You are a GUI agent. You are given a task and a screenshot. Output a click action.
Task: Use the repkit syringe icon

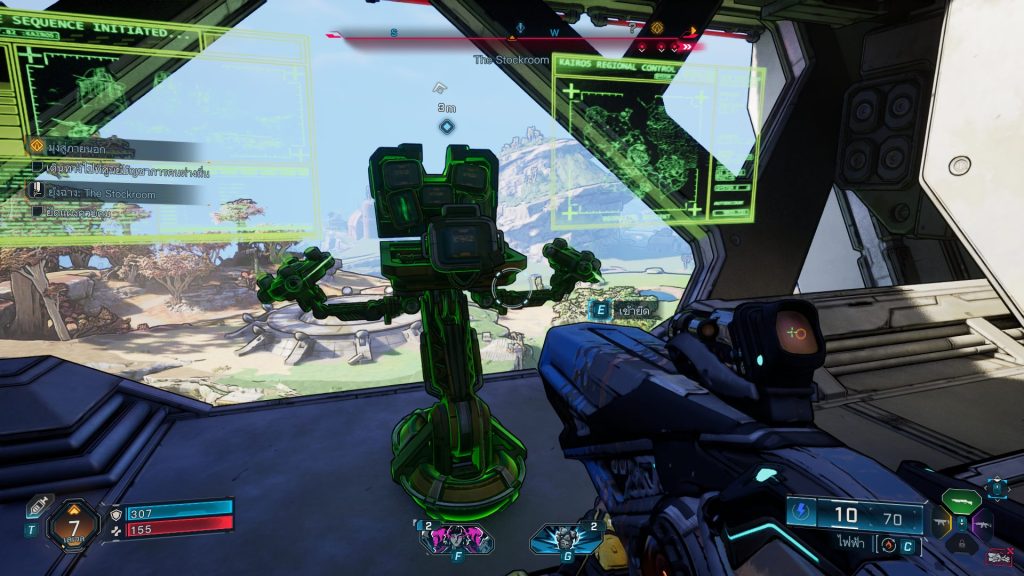click(37, 506)
